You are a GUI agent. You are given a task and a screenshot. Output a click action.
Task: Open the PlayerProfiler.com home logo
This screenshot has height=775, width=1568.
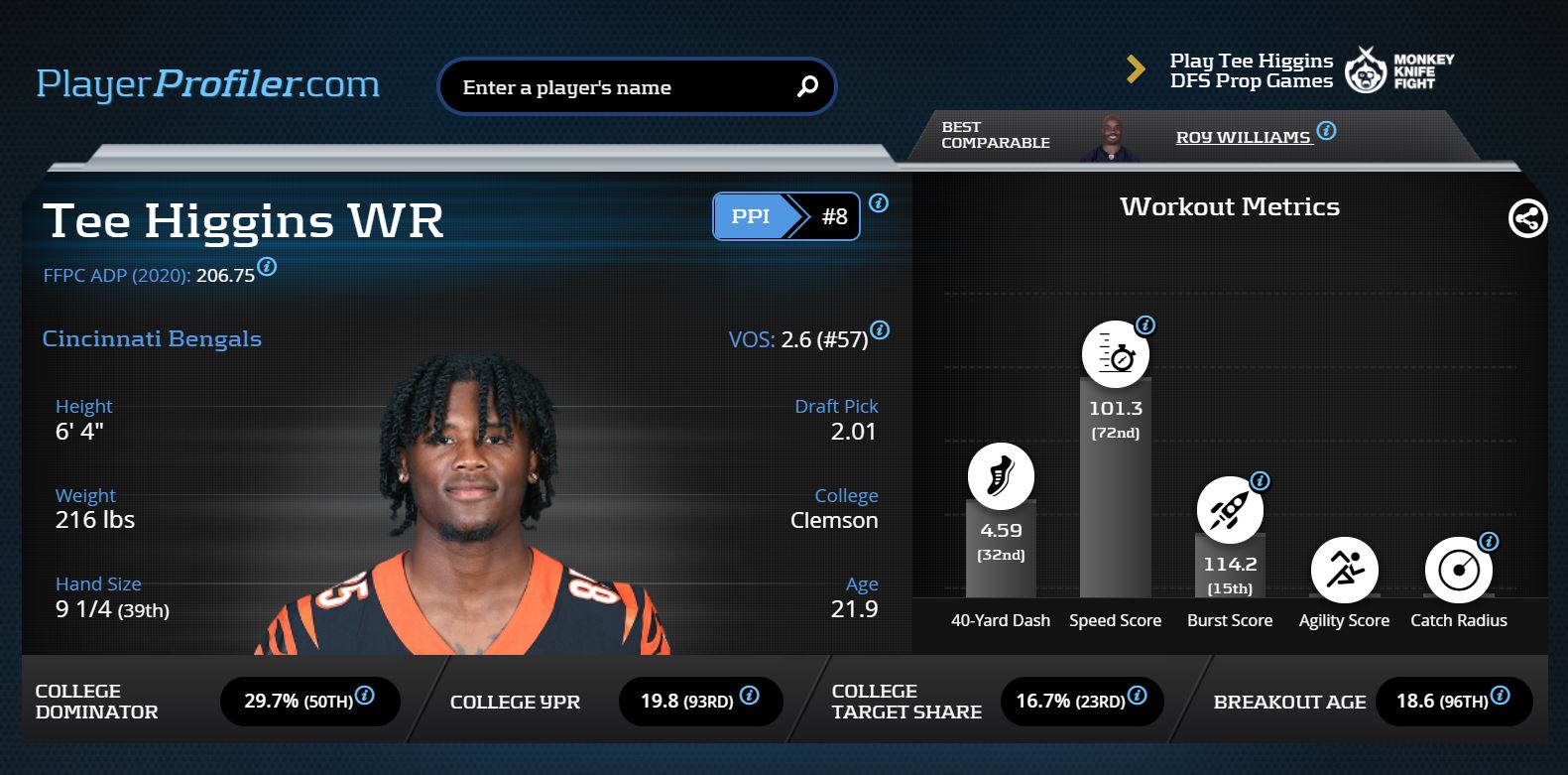(x=208, y=83)
